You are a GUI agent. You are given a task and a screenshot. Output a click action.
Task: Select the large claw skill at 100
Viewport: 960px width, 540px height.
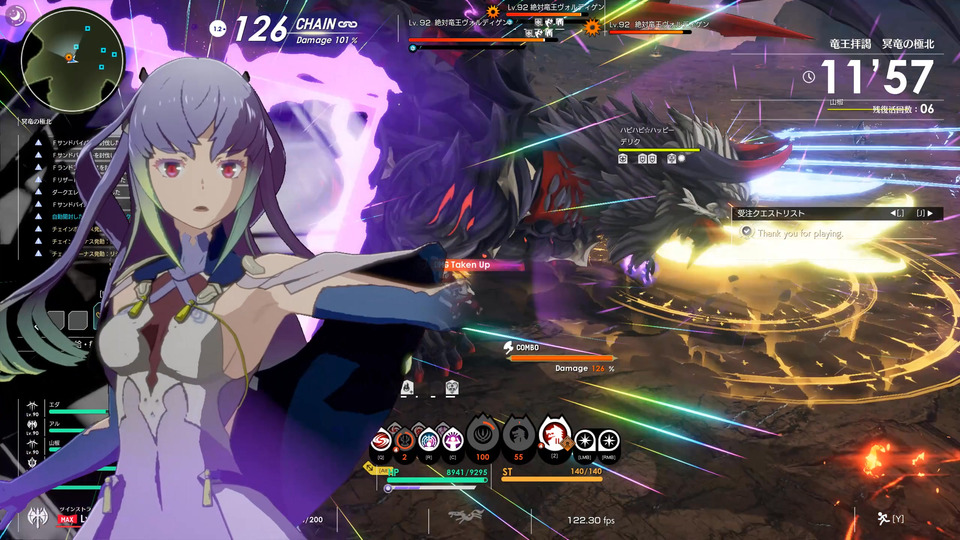click(x=484, y=436)
